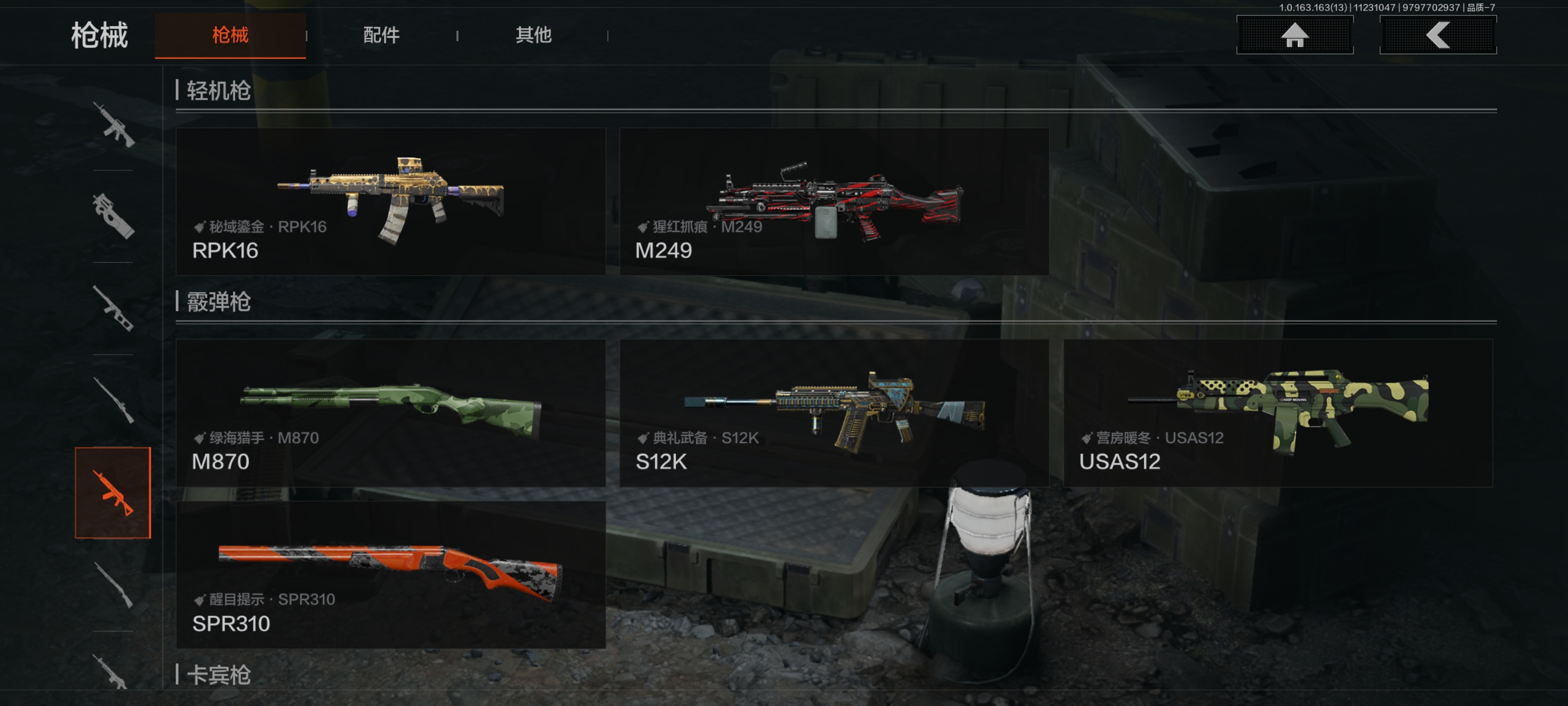Choose the M249 light machine gun
The width and height of the screenshot is (1568, 706).
tap(833, 201)
